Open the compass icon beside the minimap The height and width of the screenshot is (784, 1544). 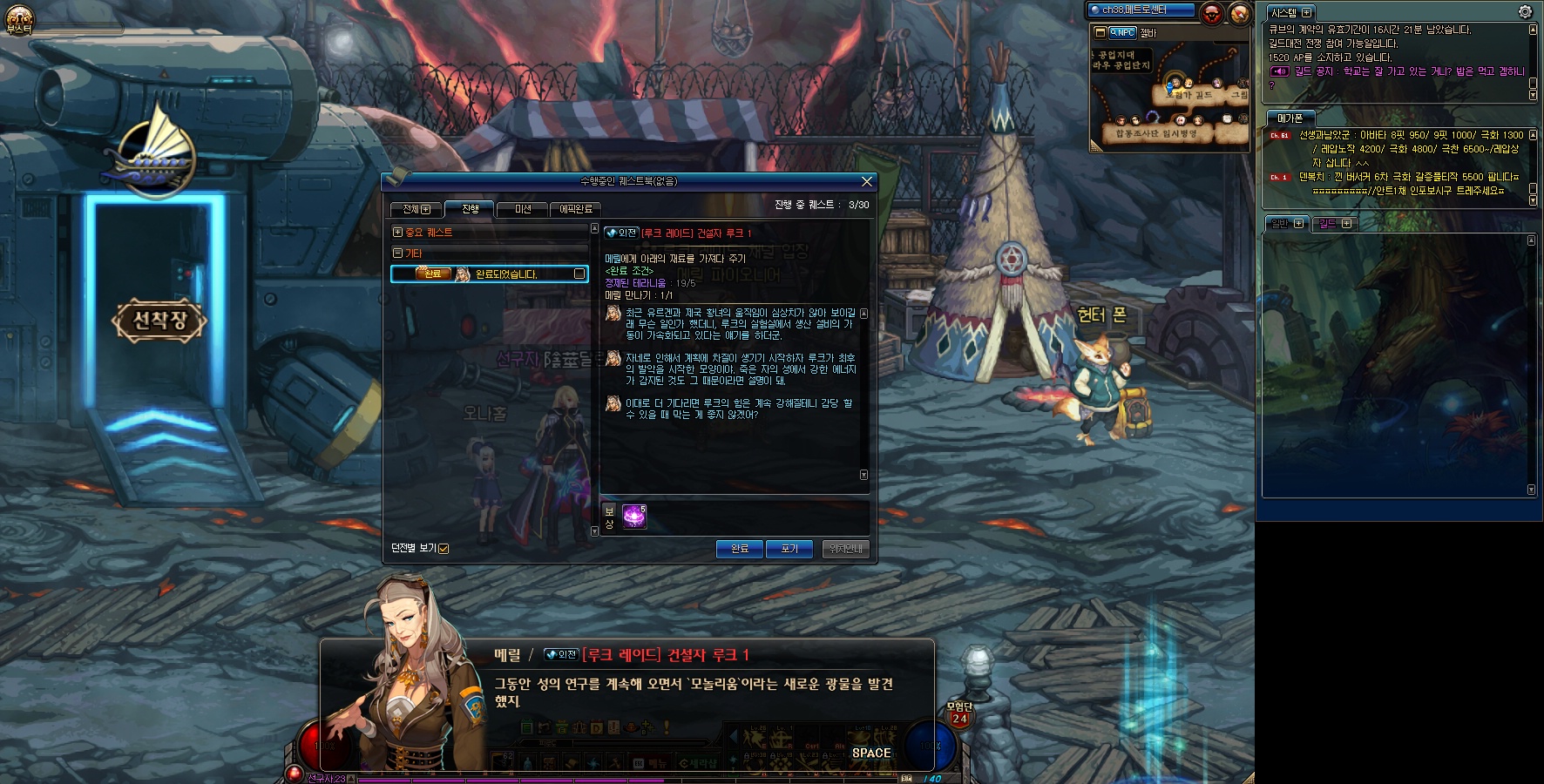1239,13
